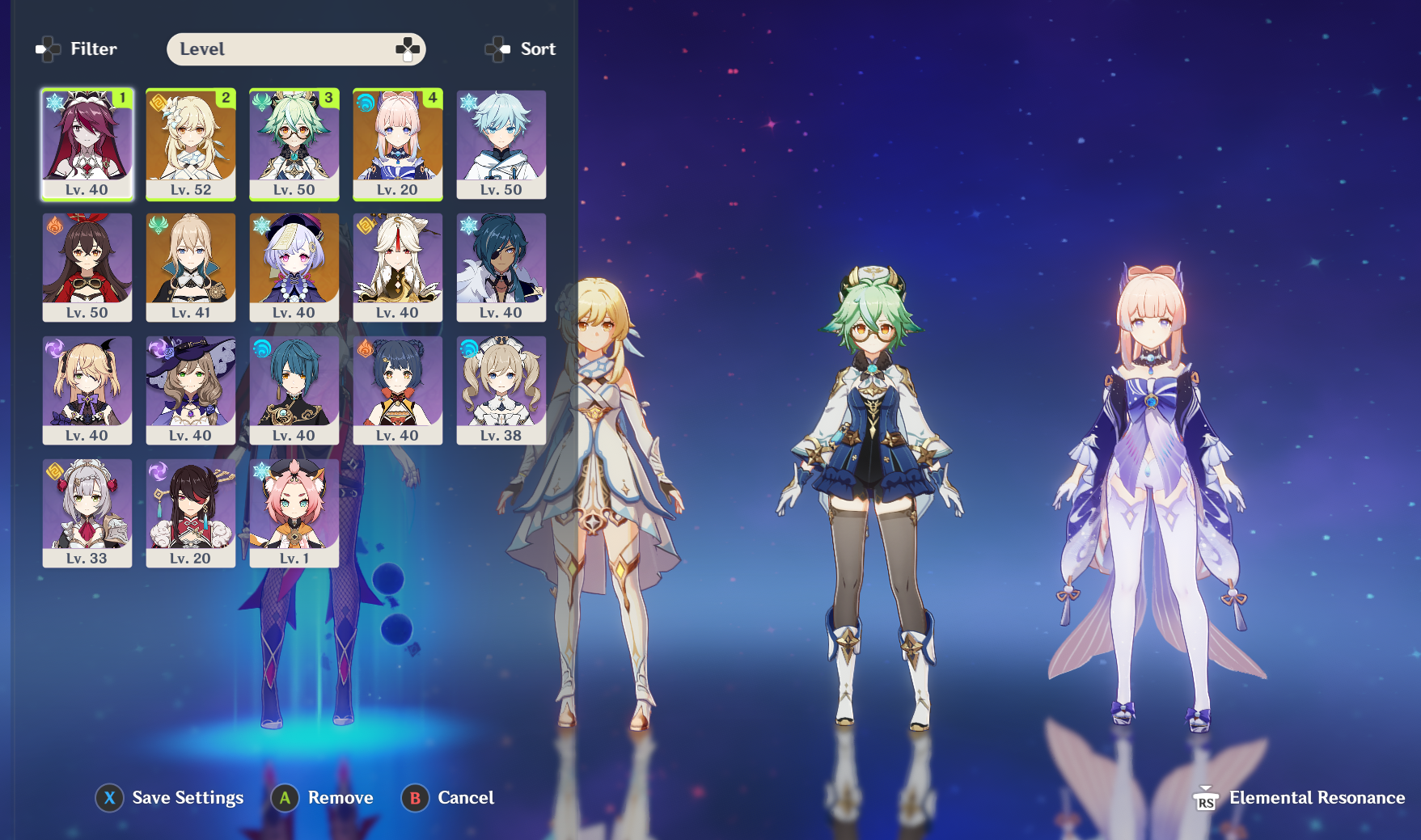Select Ningguang's Lv. 40 card

(398, 267)
